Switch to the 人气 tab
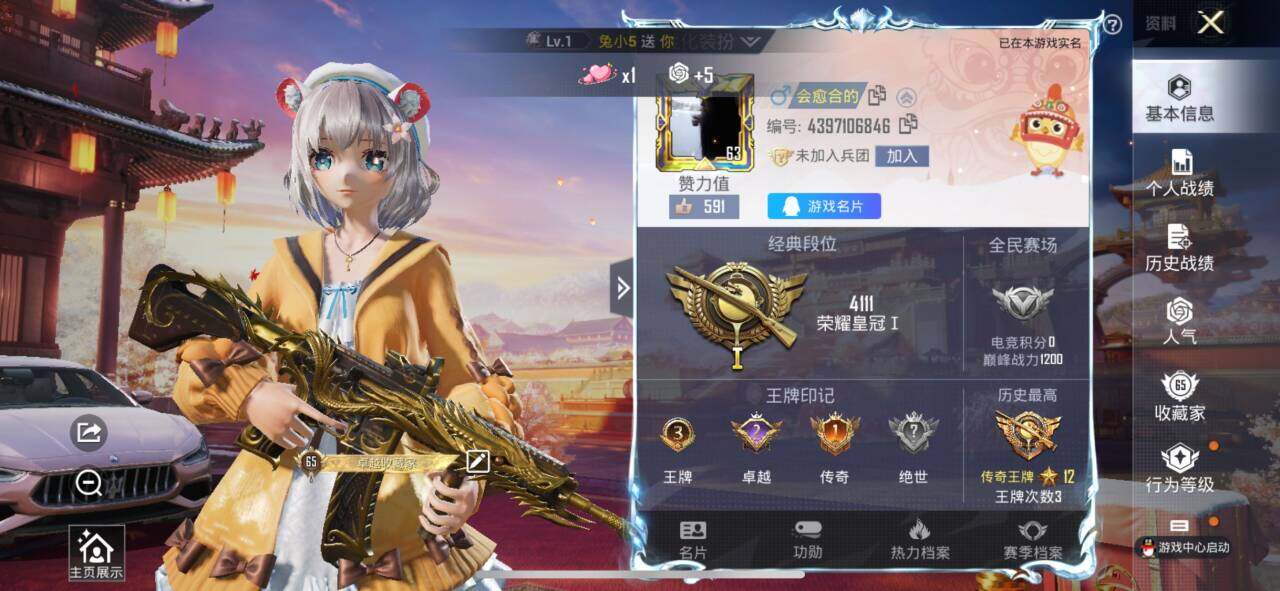 click(1180, 321)
